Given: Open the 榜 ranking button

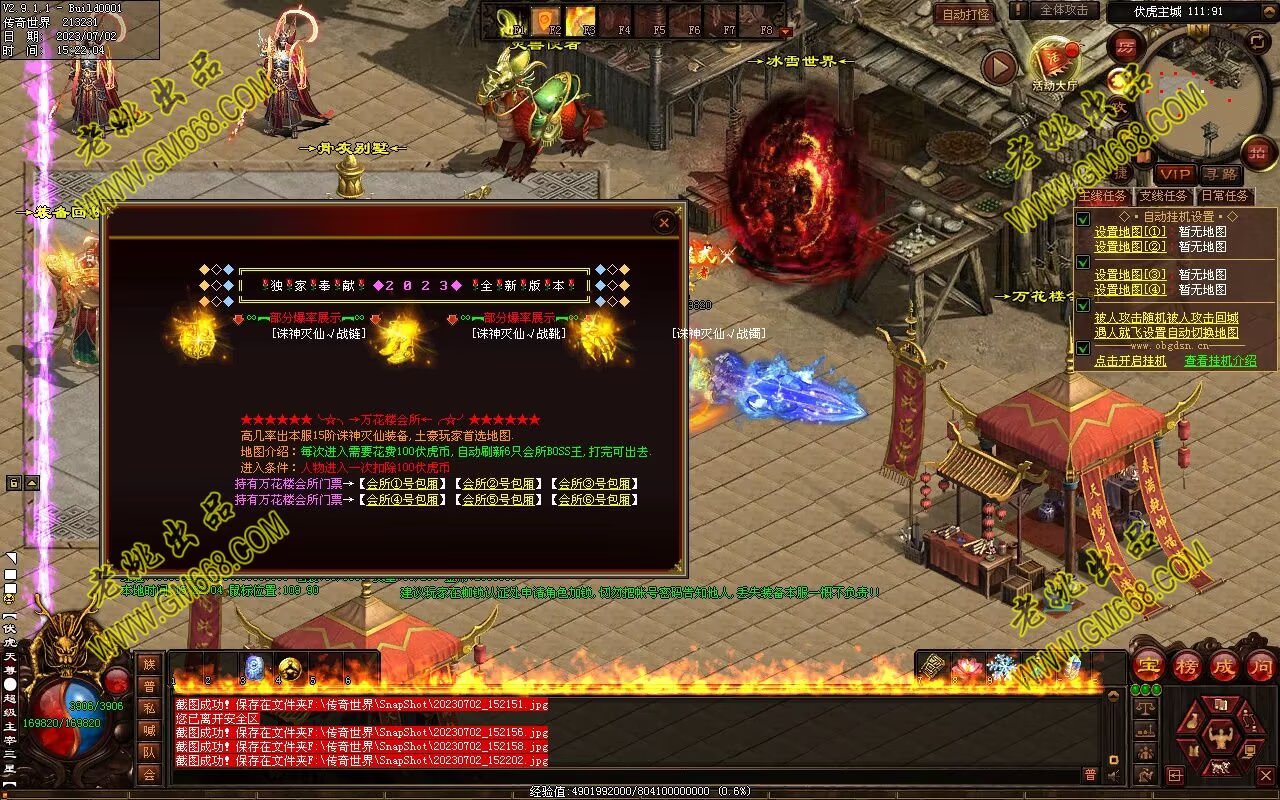Looking at the screenshot, I should click(1187, 665).
